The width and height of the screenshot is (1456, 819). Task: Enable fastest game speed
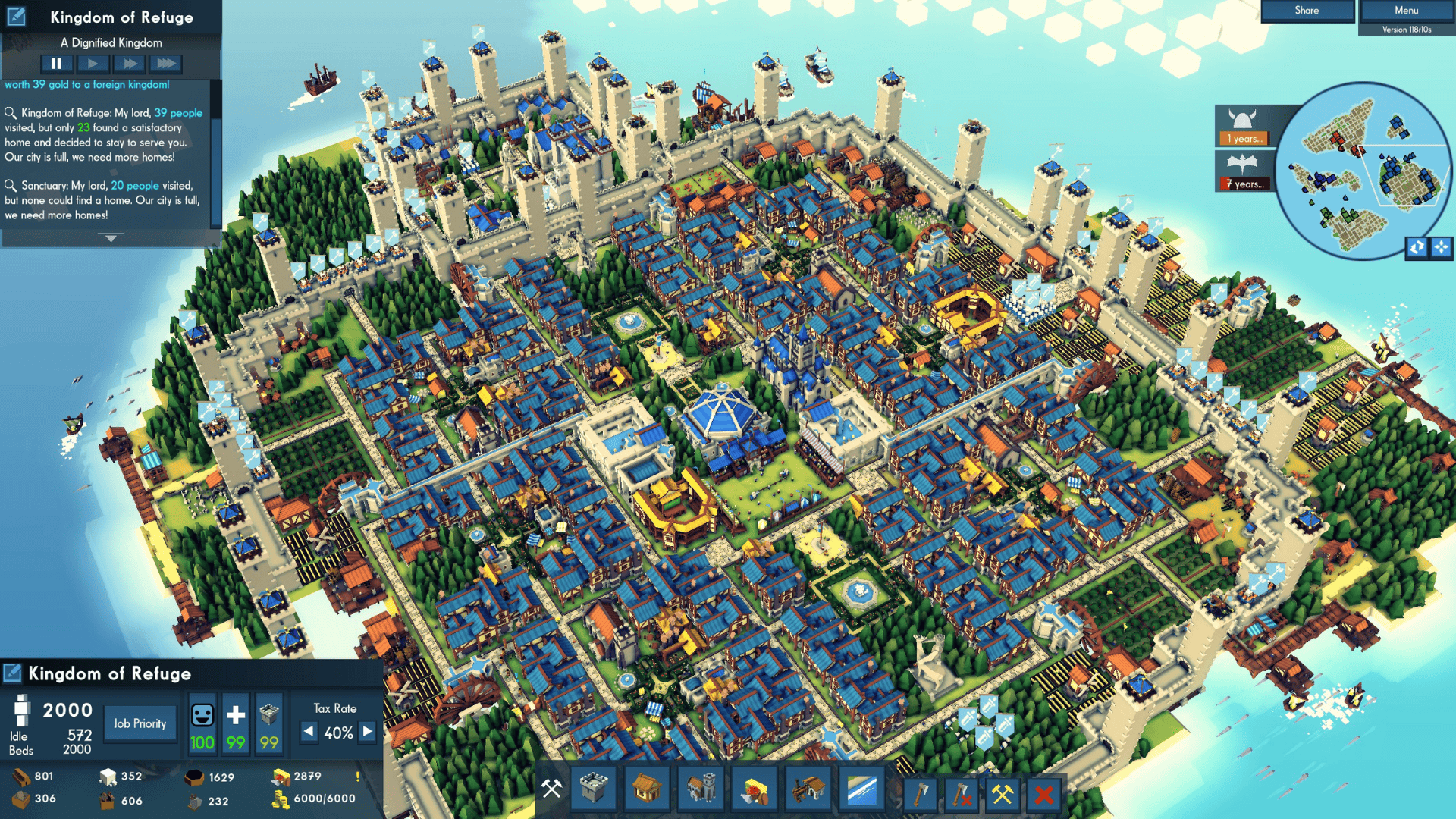coord(166,64)
